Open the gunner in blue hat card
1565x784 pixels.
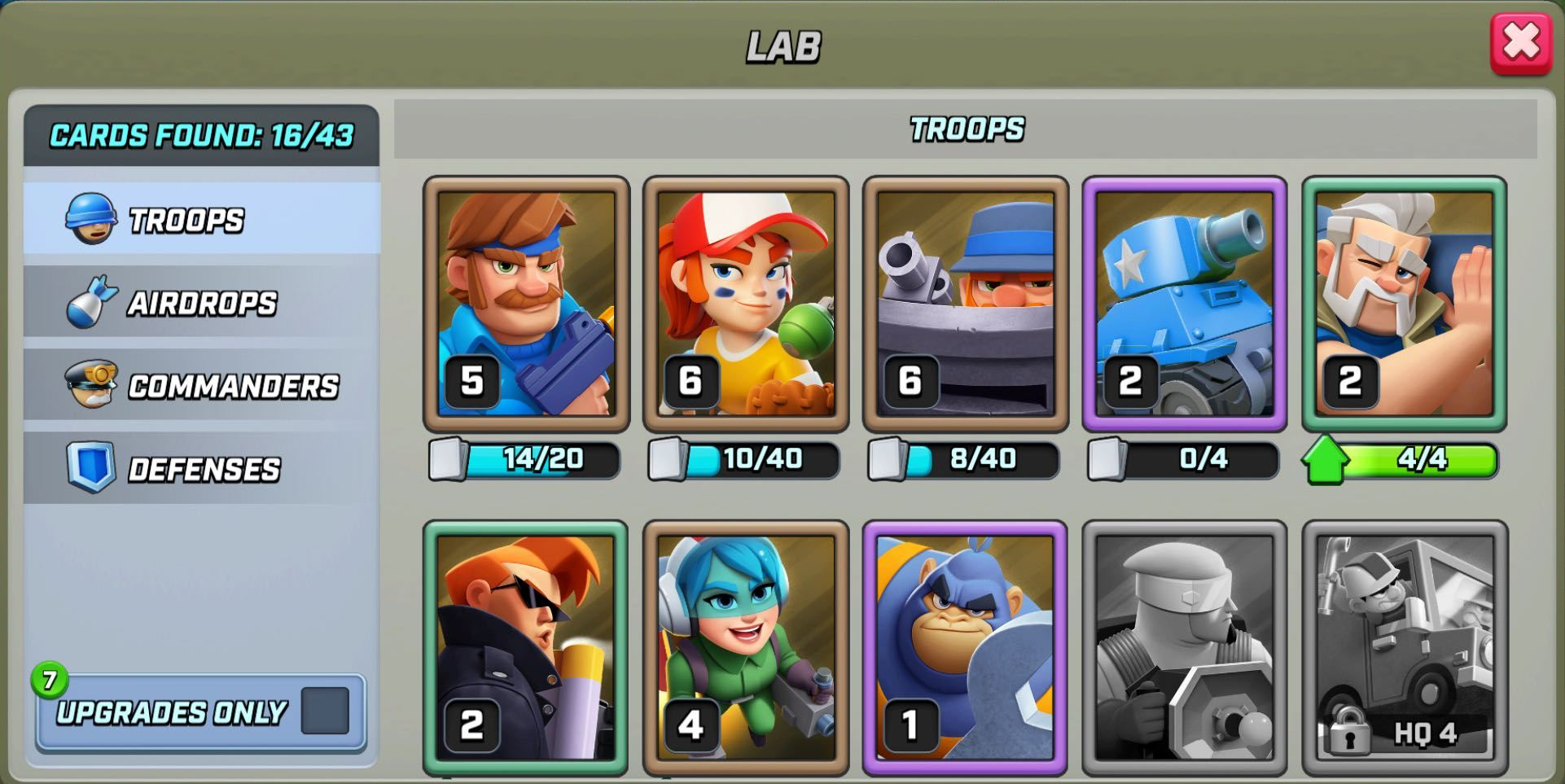pyautogui.click(x=966, y=304)
